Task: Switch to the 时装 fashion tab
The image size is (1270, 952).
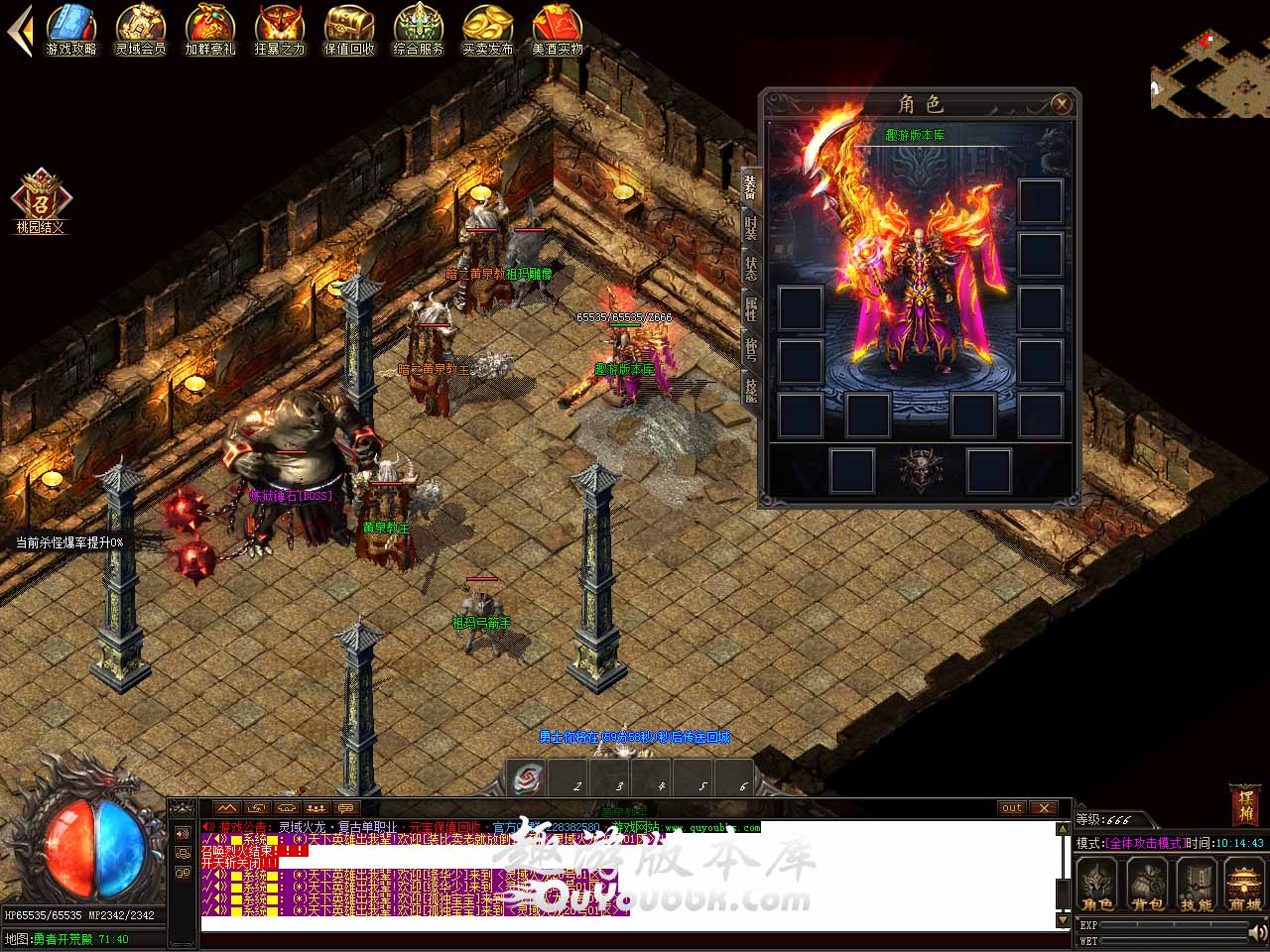Action: pos(751,228)
